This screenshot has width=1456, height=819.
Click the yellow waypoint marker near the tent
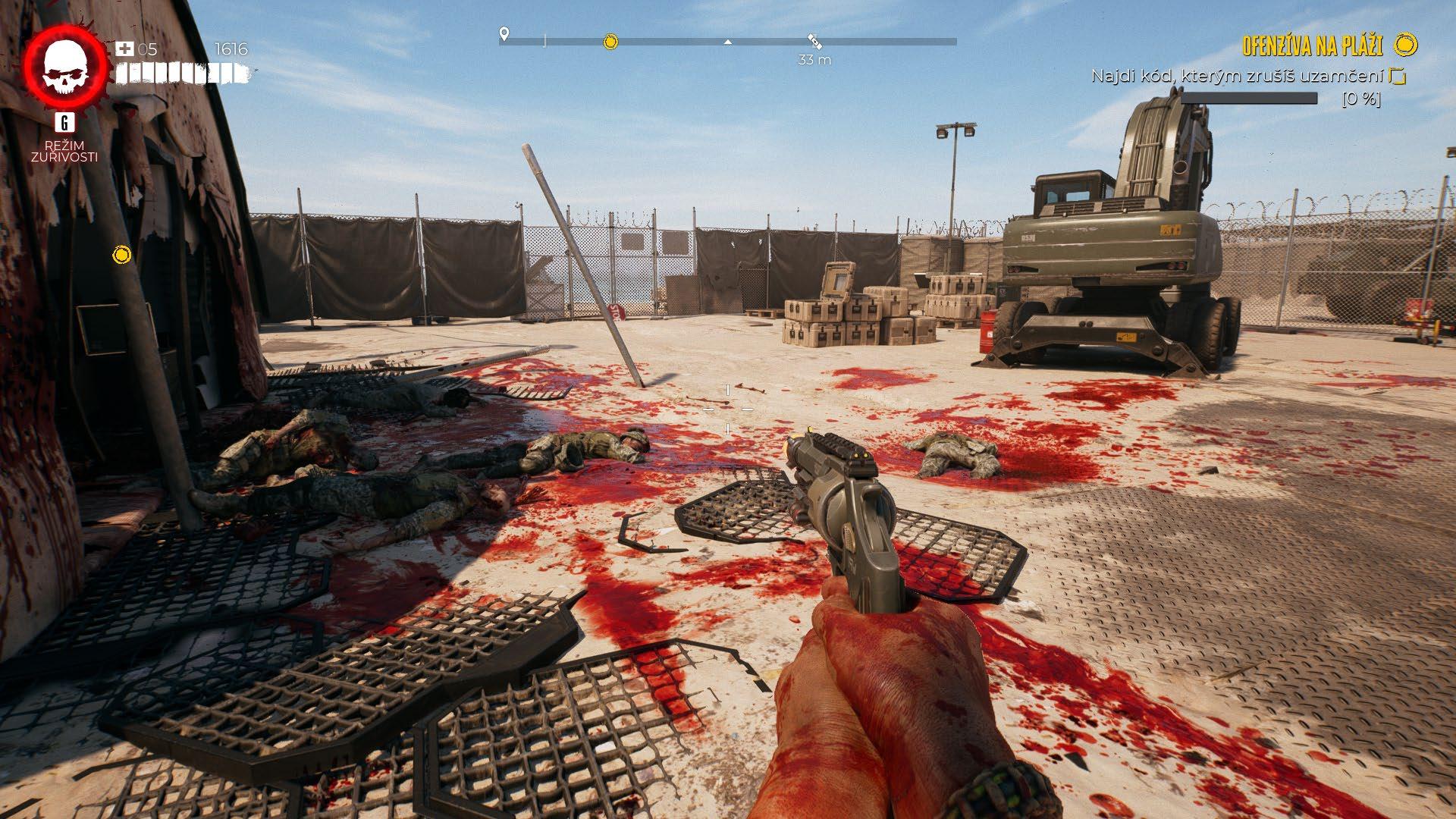click(x=121, y=255)
